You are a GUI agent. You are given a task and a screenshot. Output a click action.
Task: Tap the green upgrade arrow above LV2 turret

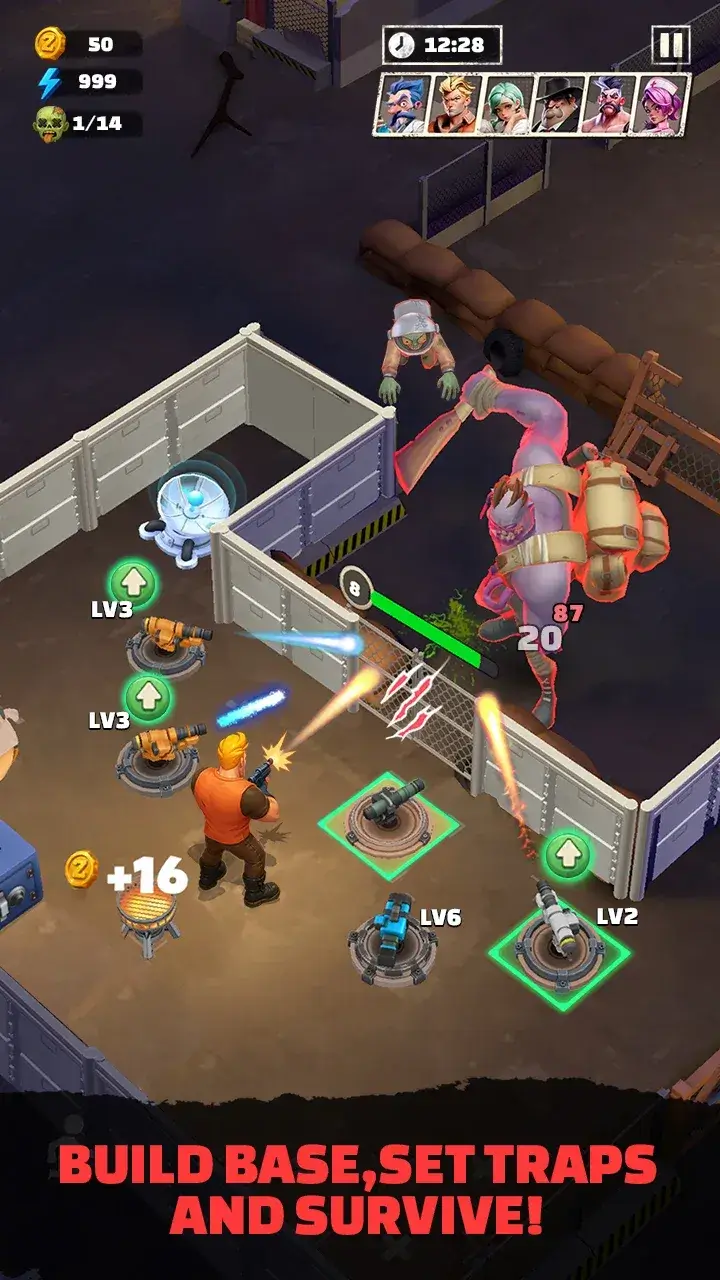tap(568, 856)
